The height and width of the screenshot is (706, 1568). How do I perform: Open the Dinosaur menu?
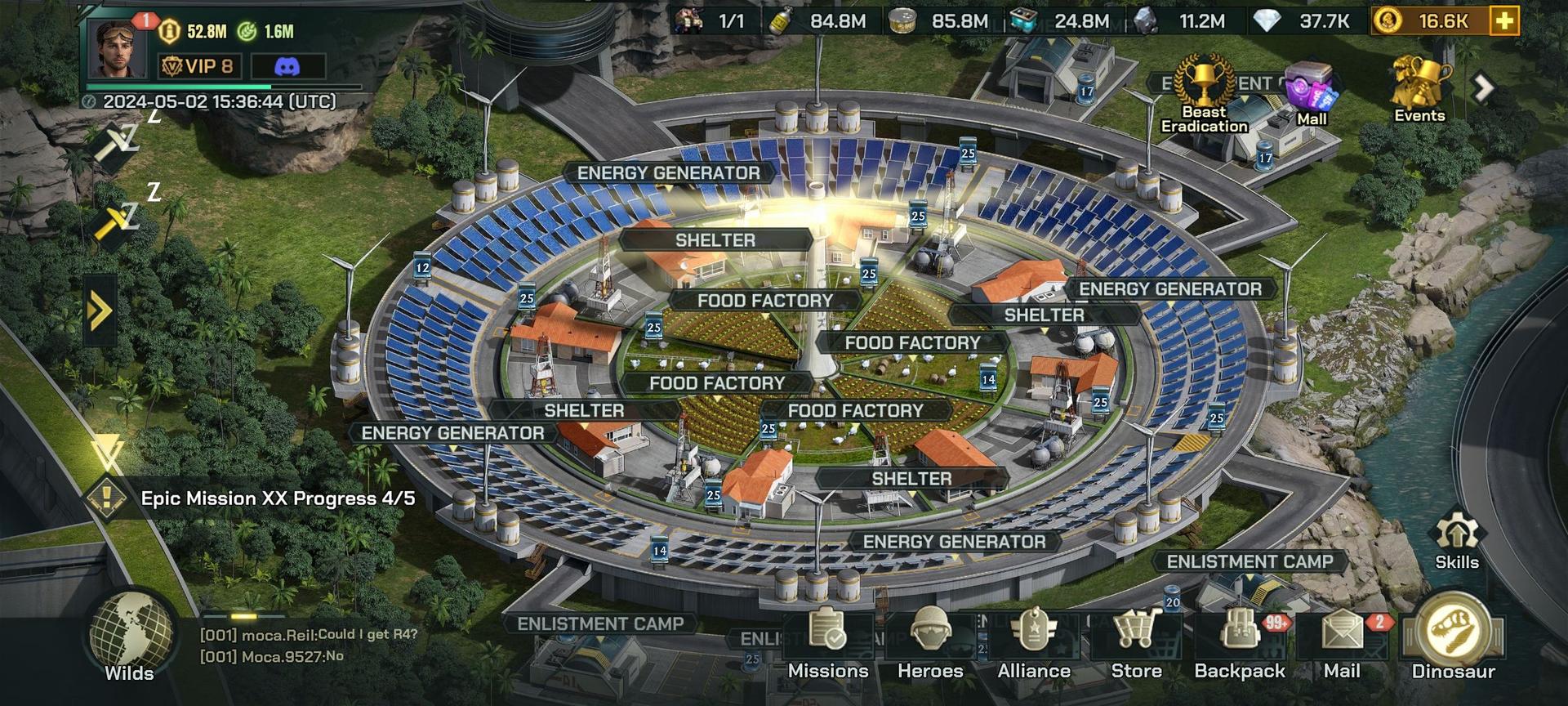pos(1453,639)
